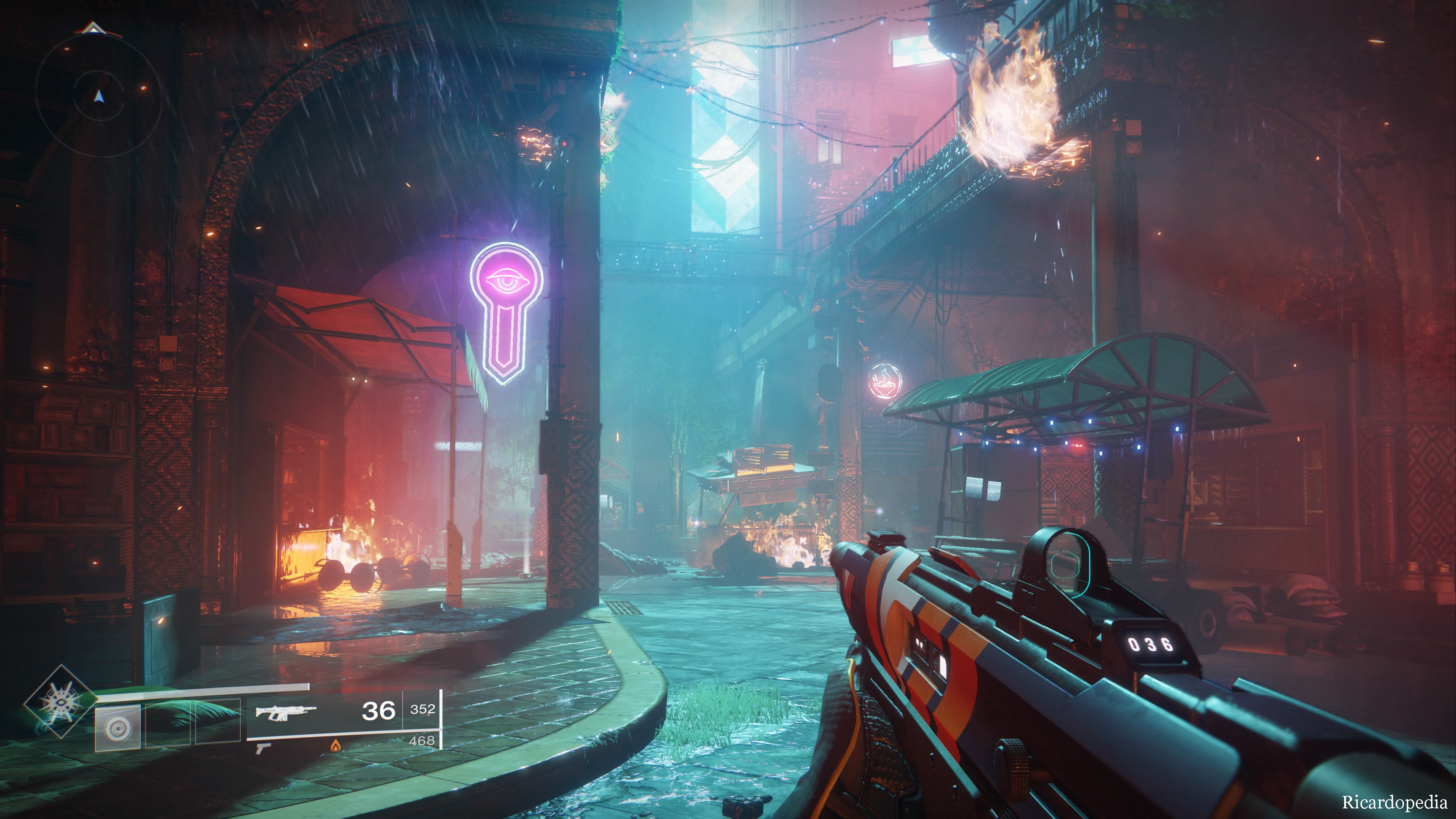
Task: Select the equipped auto rifle weapon icon
Action: pos(286,712)
